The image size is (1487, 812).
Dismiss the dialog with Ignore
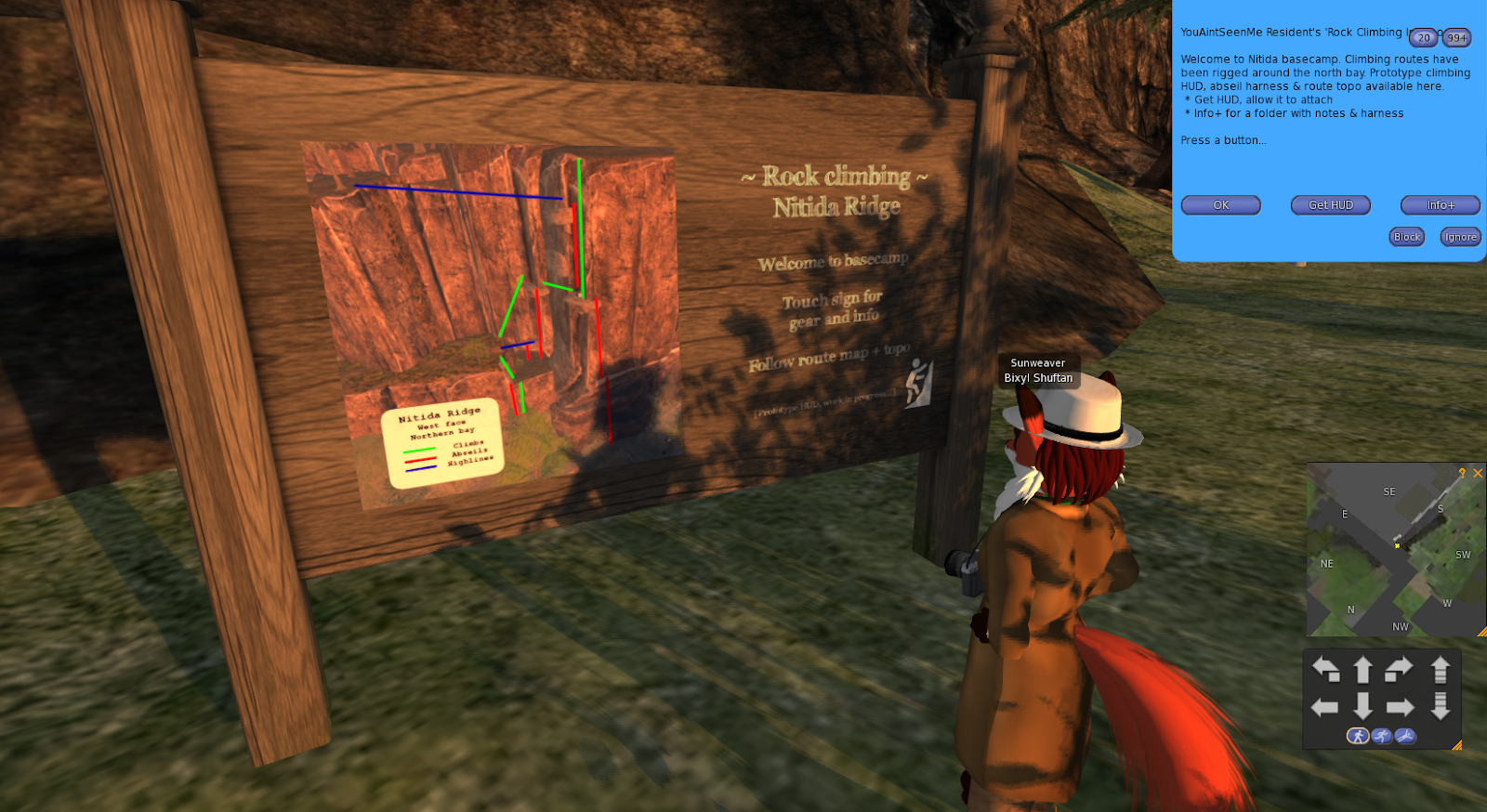coord(1460,236)
